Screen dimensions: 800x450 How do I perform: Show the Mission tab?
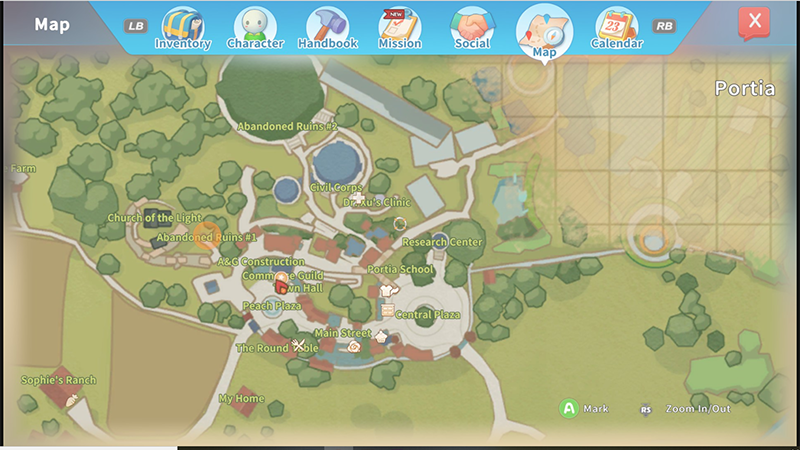tap(399, 28)
